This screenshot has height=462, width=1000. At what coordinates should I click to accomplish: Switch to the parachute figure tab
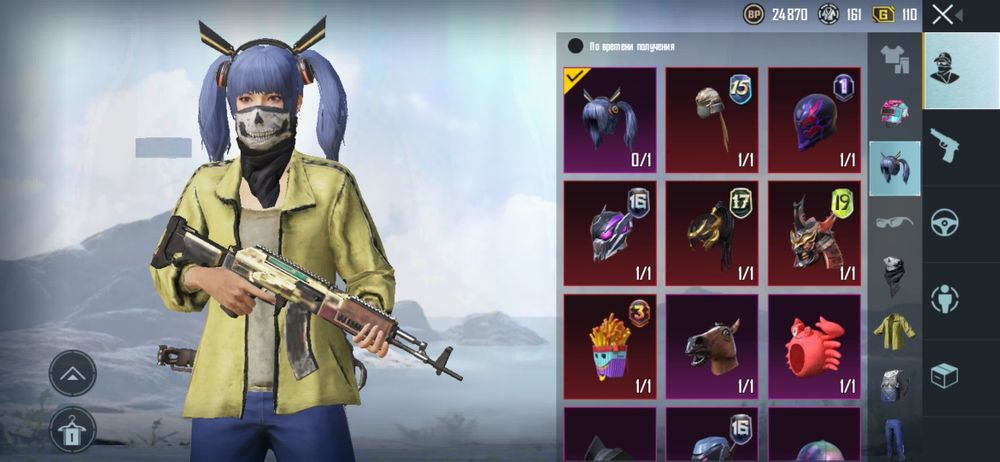pos(945,298)
